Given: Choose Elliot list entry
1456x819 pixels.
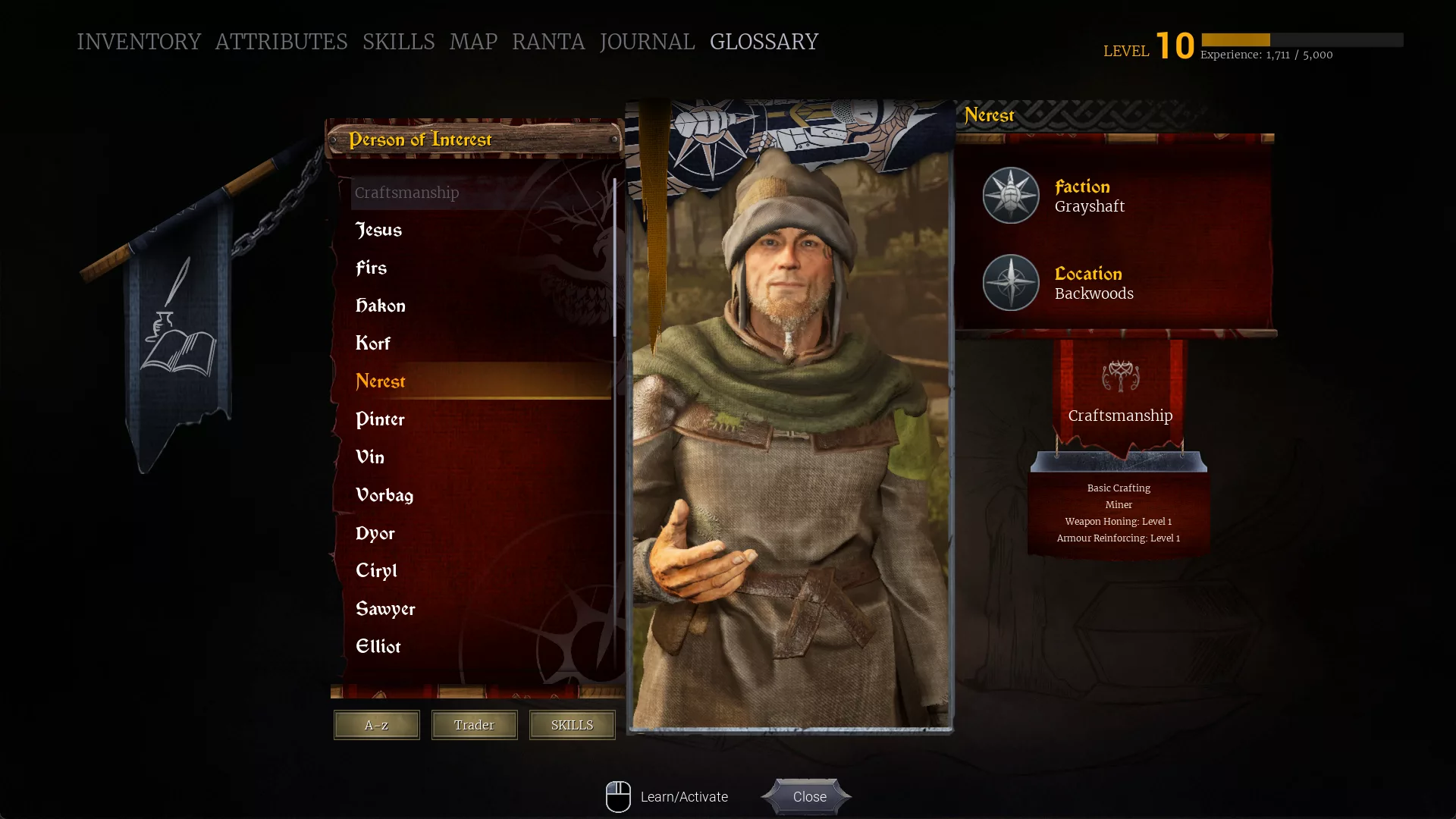Looking at the screenshot, I should [378, 647].
